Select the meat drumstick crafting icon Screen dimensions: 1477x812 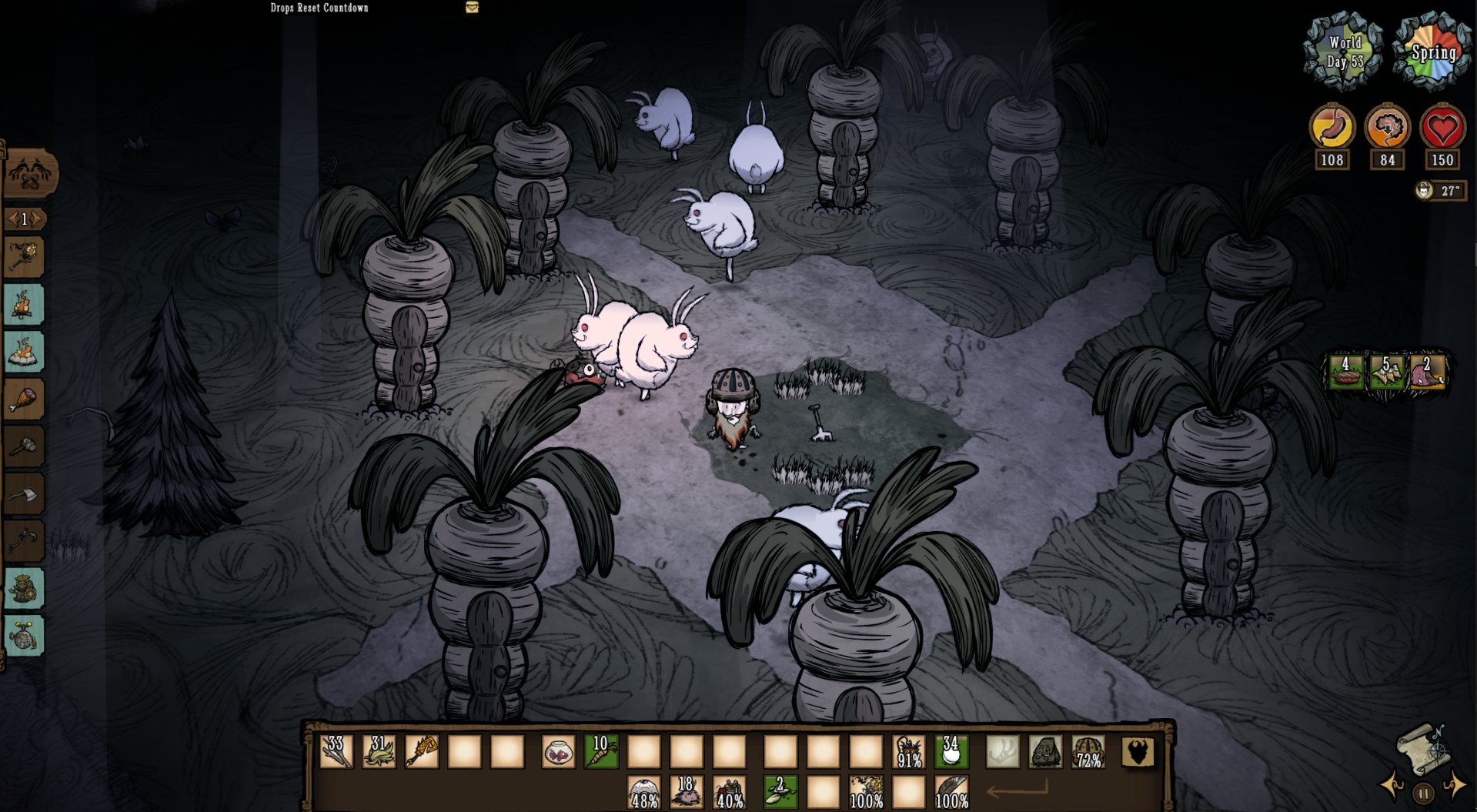click(24, 399)
